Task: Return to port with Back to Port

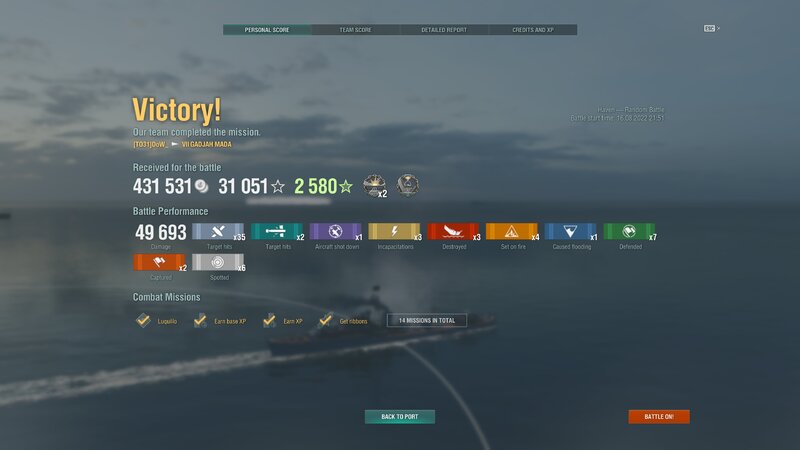Action: [x=399, y=416]
